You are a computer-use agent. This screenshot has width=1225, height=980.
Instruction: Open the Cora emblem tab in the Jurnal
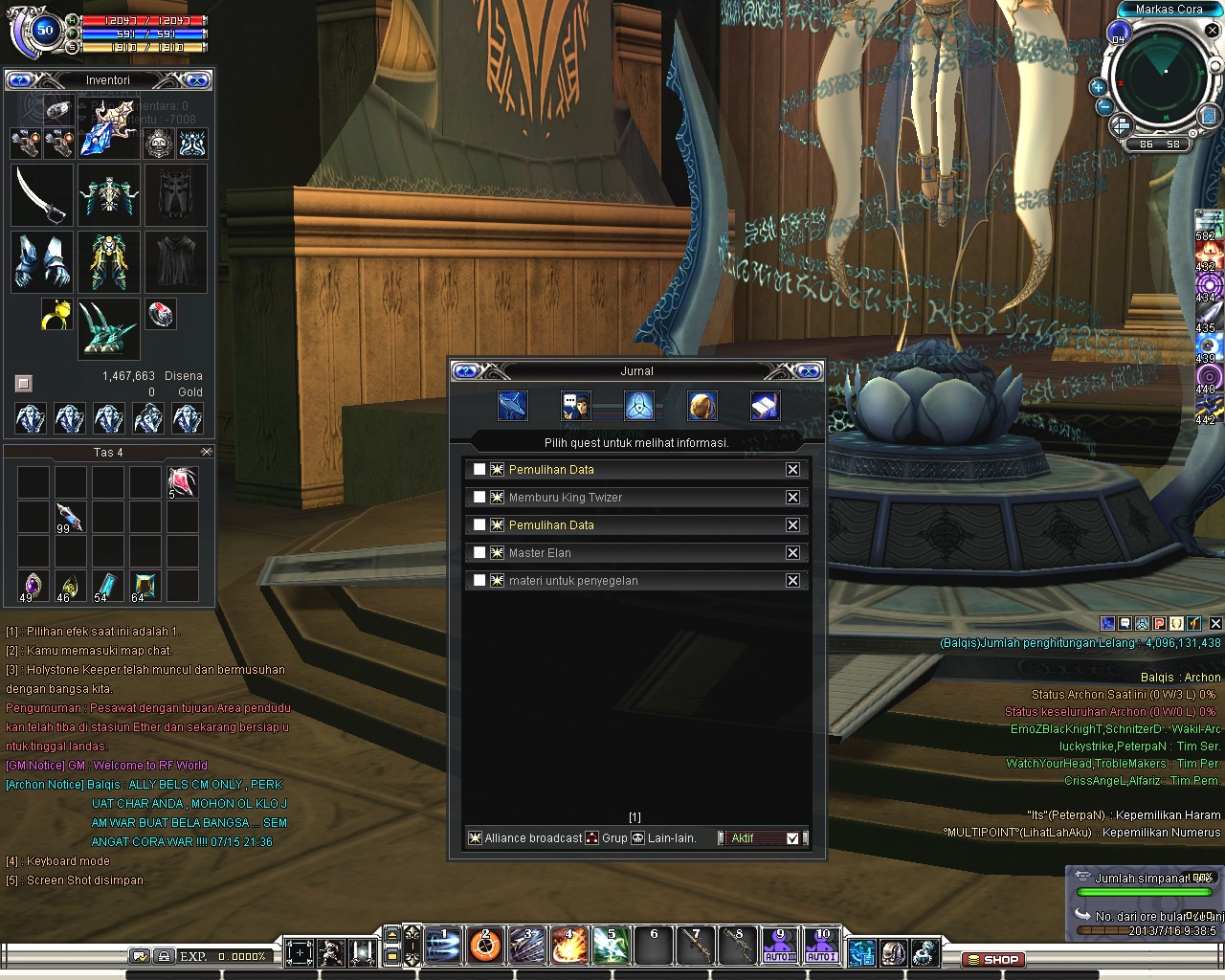point(638,406)
